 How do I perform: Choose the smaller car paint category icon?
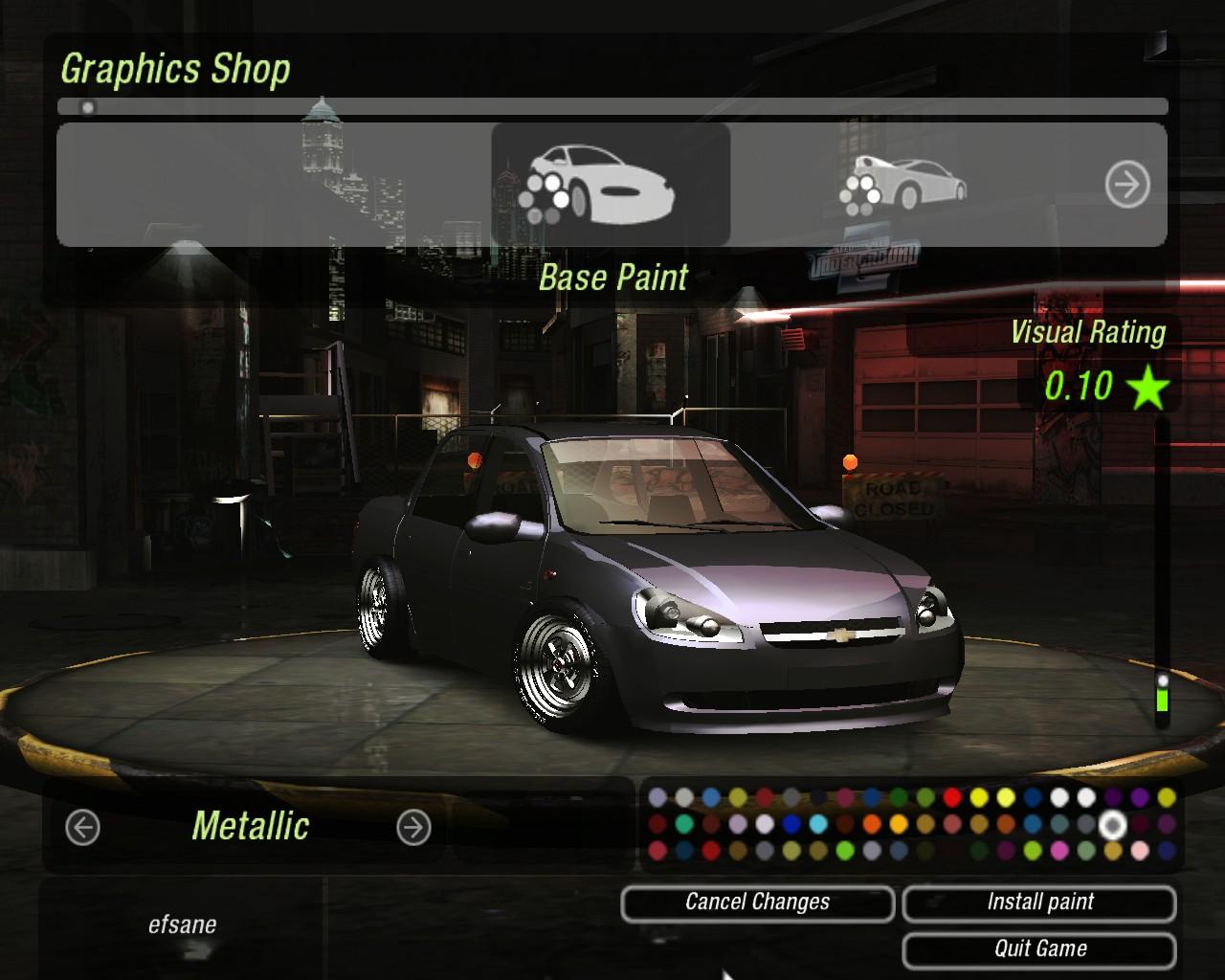(x=903, y=184)
